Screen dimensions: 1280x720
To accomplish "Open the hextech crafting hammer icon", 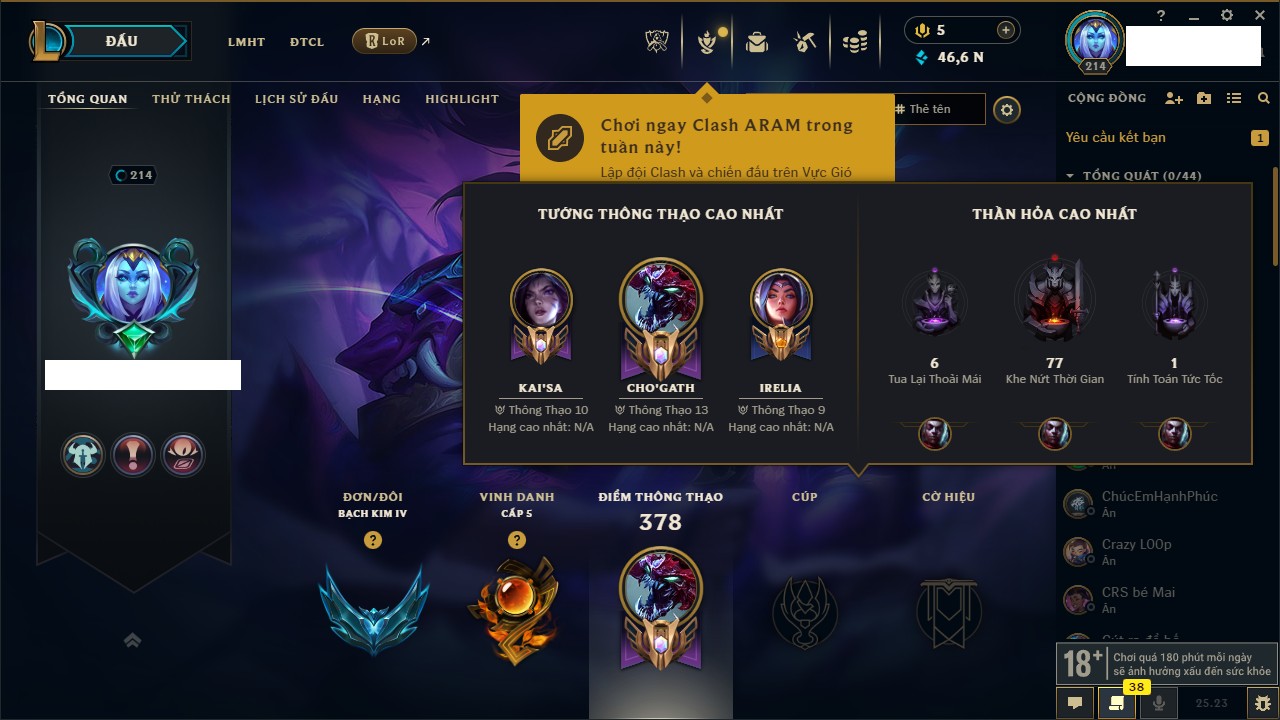I will coord(805,42).
